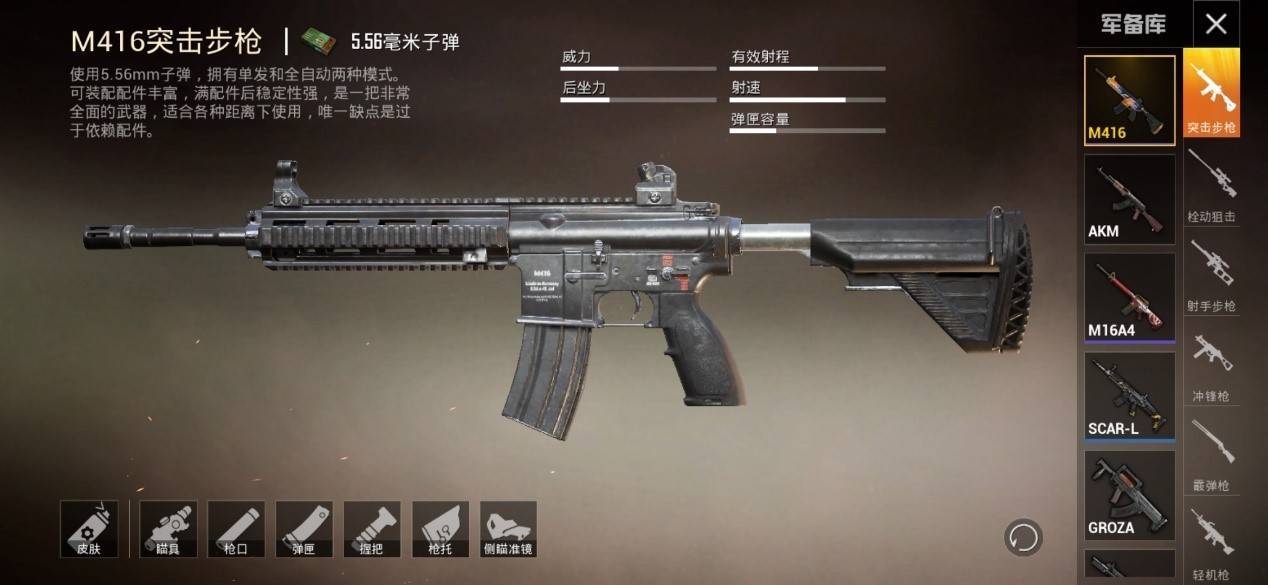Click the circular rotate weapon button
1268x585 pixels.
pos(1023,537)
